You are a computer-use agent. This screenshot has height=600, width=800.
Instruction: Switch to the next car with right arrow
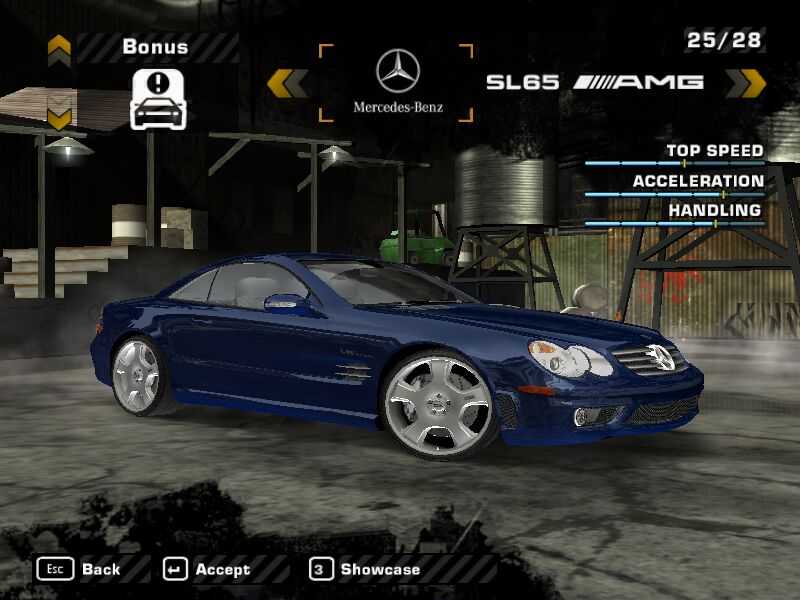coord(745,83)
